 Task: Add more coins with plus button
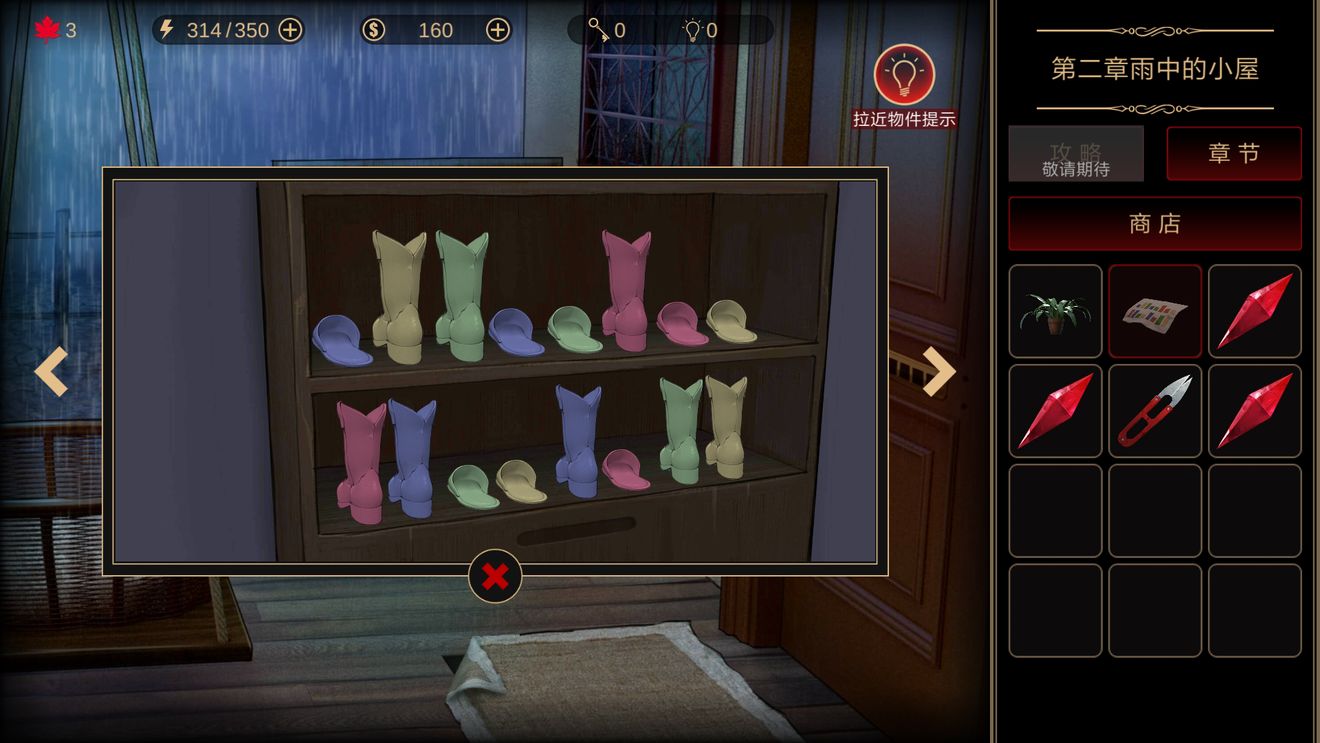click(x=498, y=30)
